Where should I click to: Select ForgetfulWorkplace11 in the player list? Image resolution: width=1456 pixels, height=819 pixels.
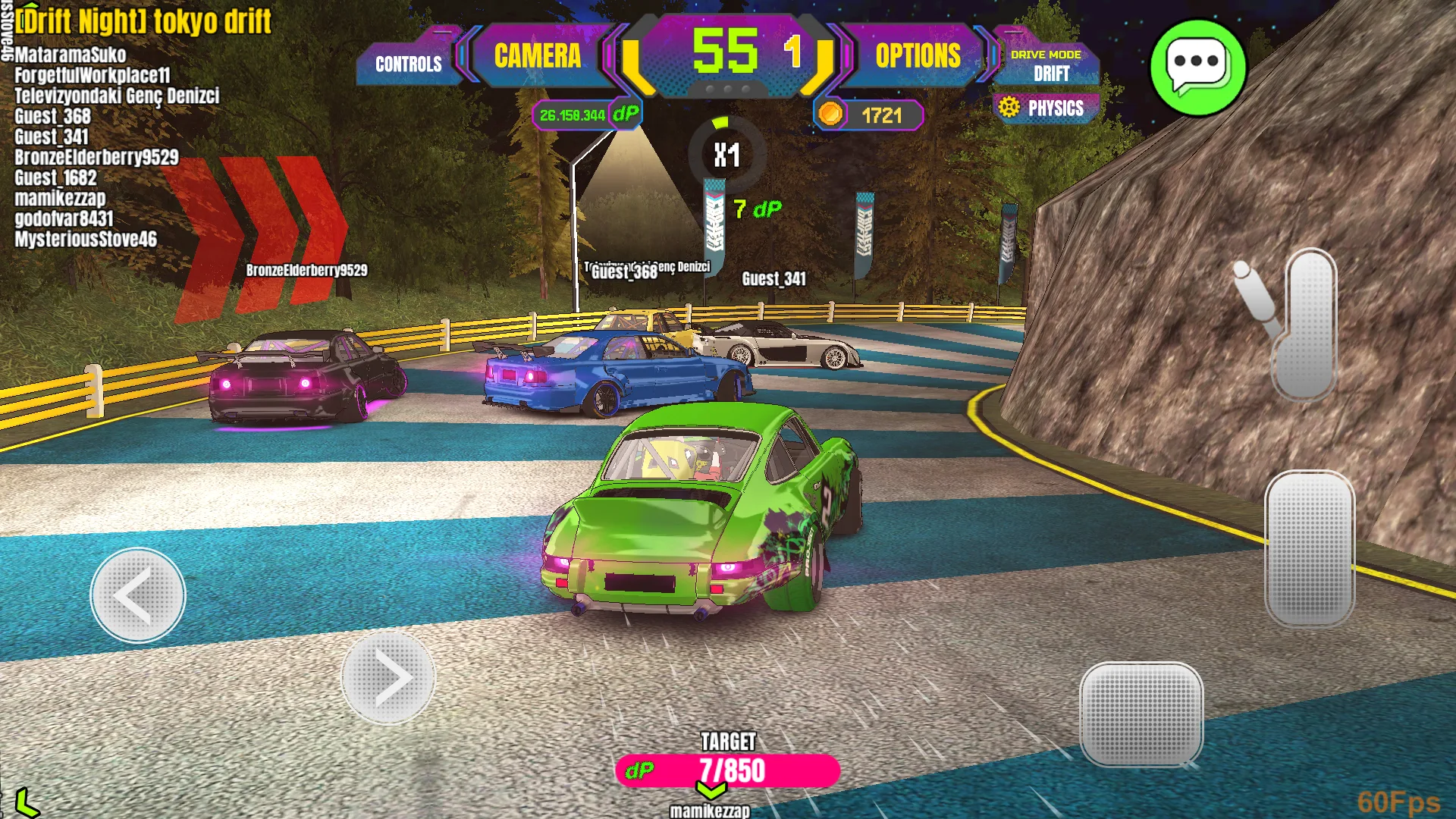click(93, 75)
